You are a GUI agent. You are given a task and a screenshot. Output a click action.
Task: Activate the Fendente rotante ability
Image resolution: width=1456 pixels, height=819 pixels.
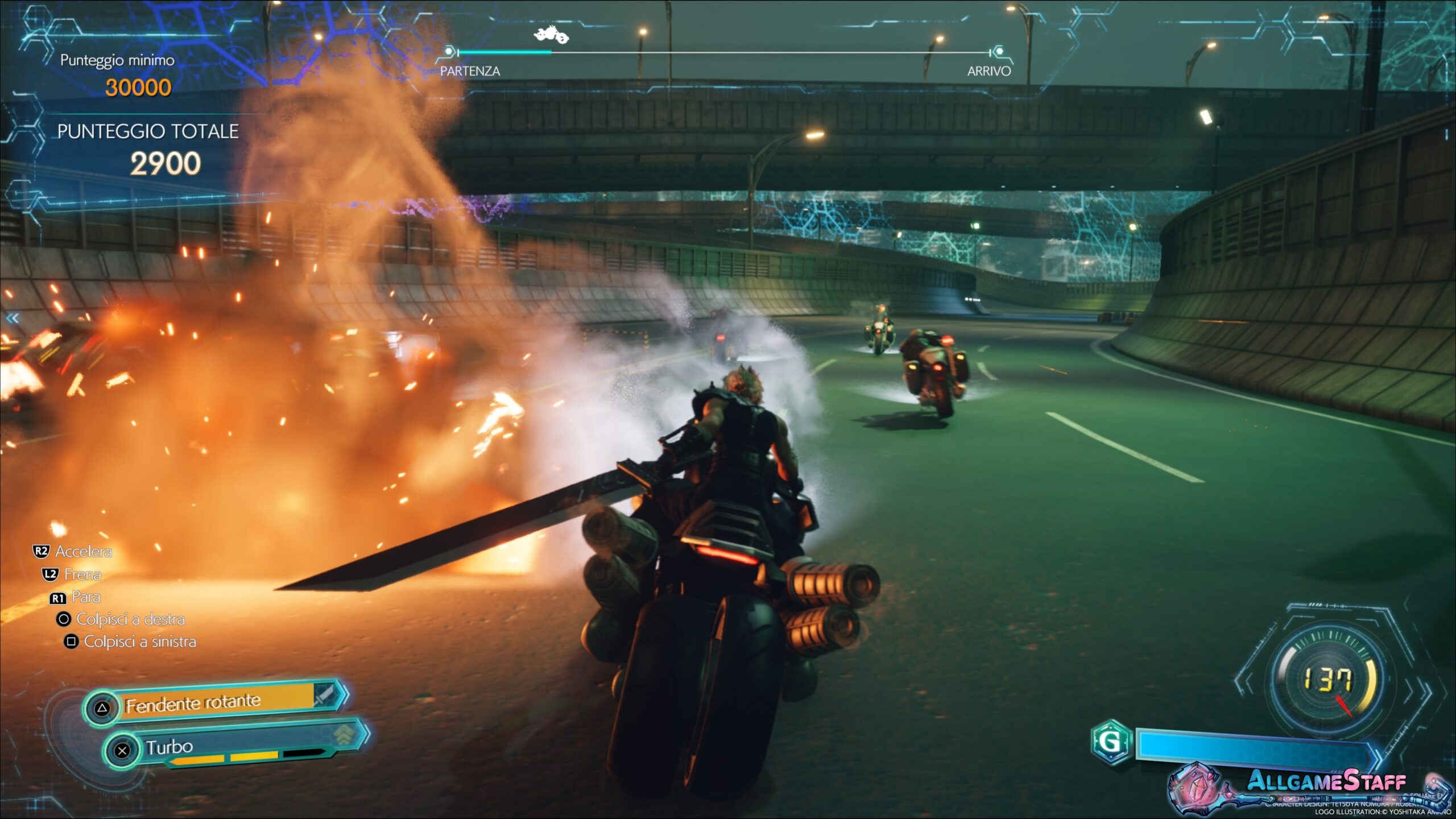216,704
